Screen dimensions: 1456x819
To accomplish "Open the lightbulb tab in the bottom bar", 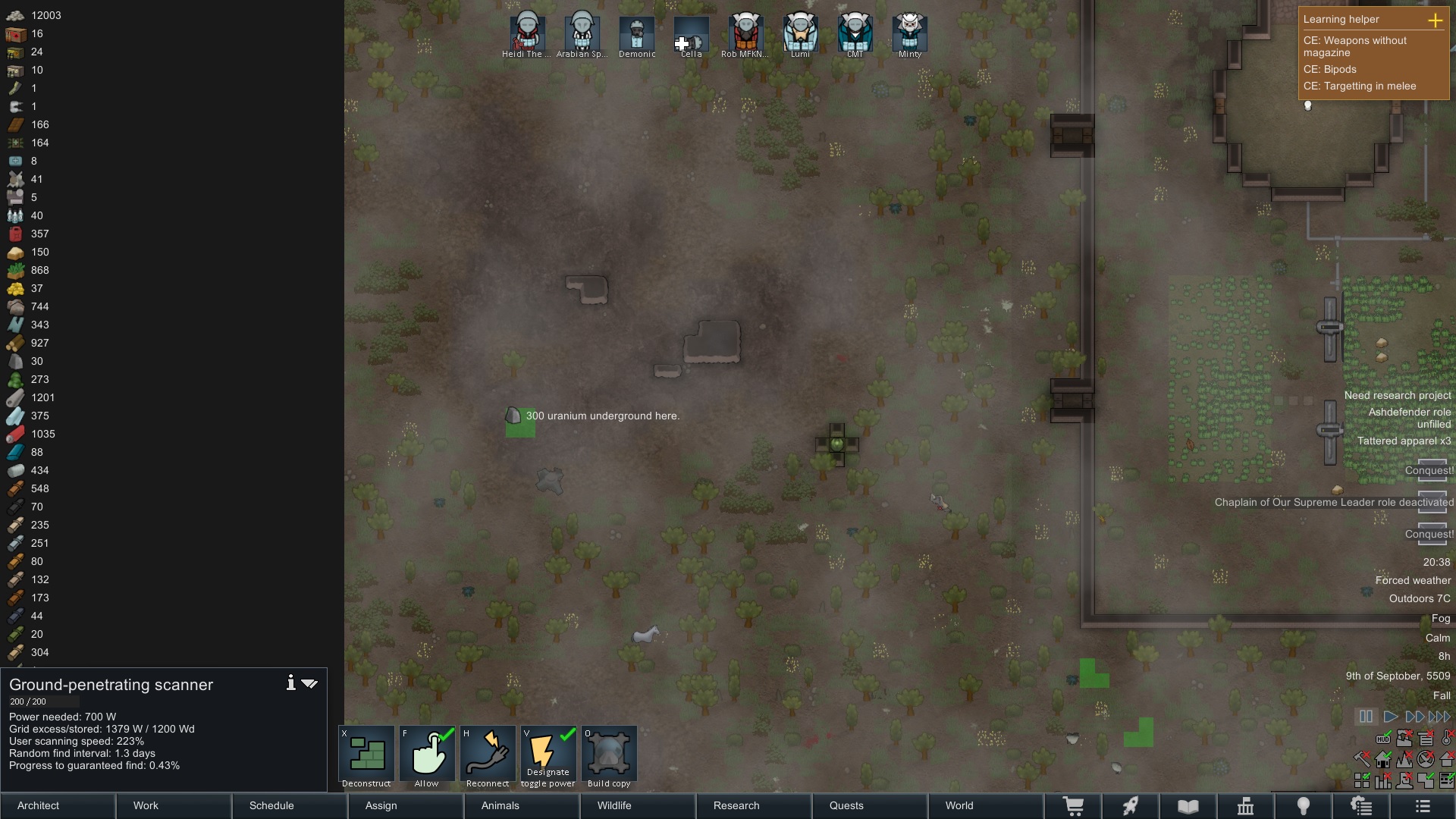I will [1304, 806].
